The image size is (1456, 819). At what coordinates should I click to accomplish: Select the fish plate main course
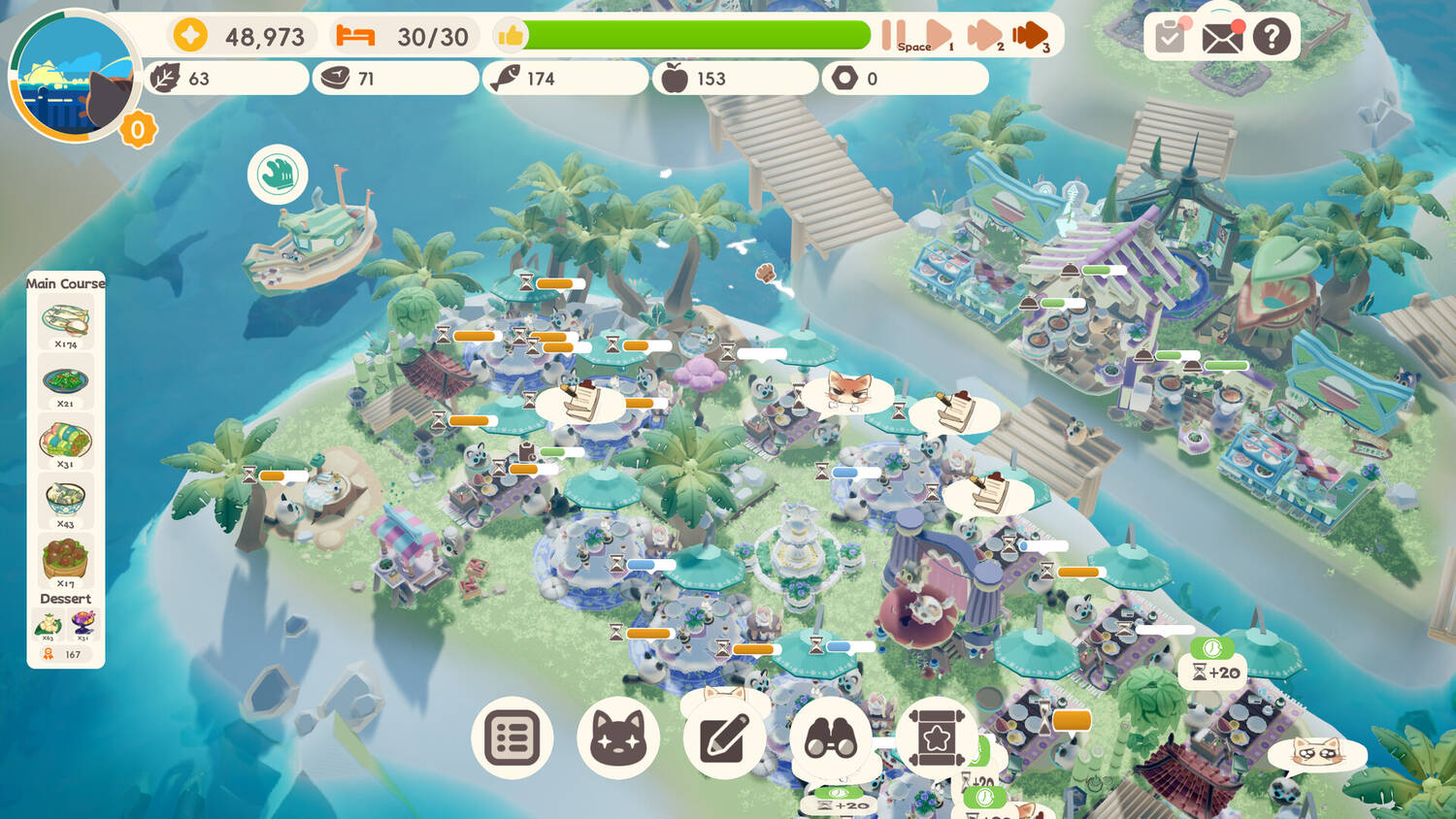65,320
